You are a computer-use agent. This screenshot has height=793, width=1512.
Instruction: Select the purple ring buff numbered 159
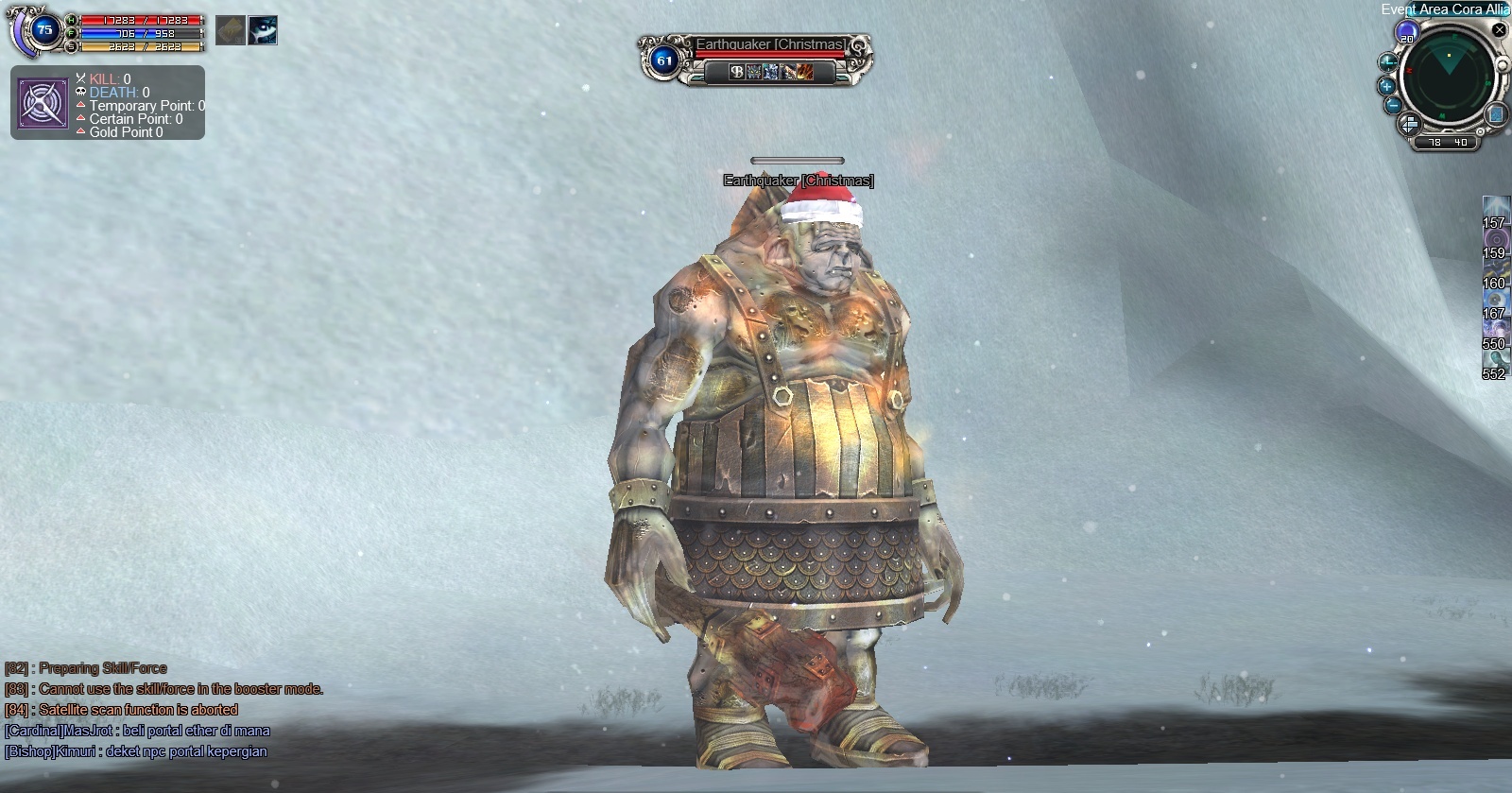click(1496, 241)
